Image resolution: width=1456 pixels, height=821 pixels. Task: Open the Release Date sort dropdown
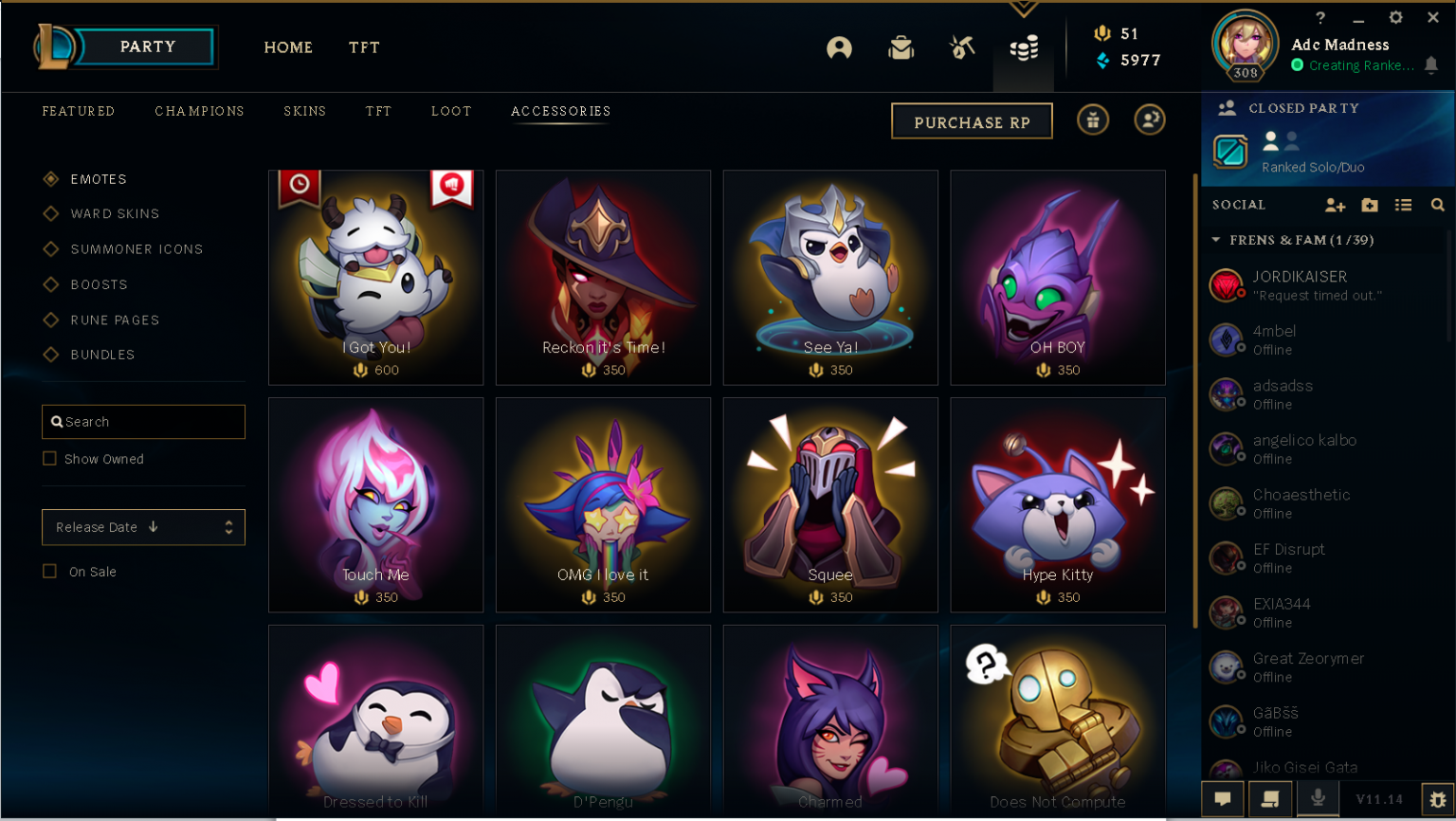143,527
